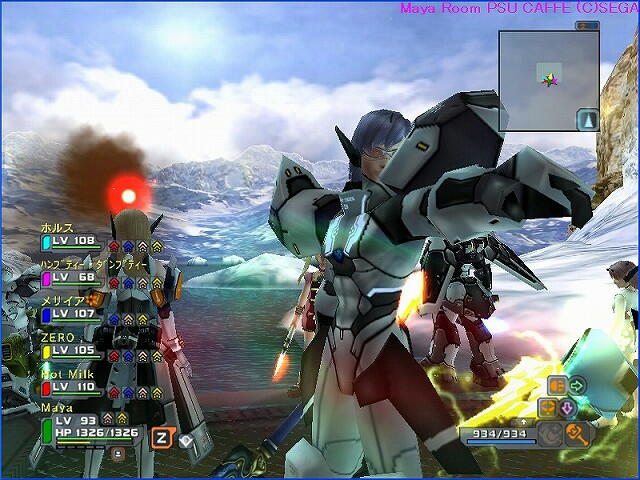This screenshot has height=480, width=640.
Task: Click the green right-arrow palette icon
Action: tap(577, 385)
